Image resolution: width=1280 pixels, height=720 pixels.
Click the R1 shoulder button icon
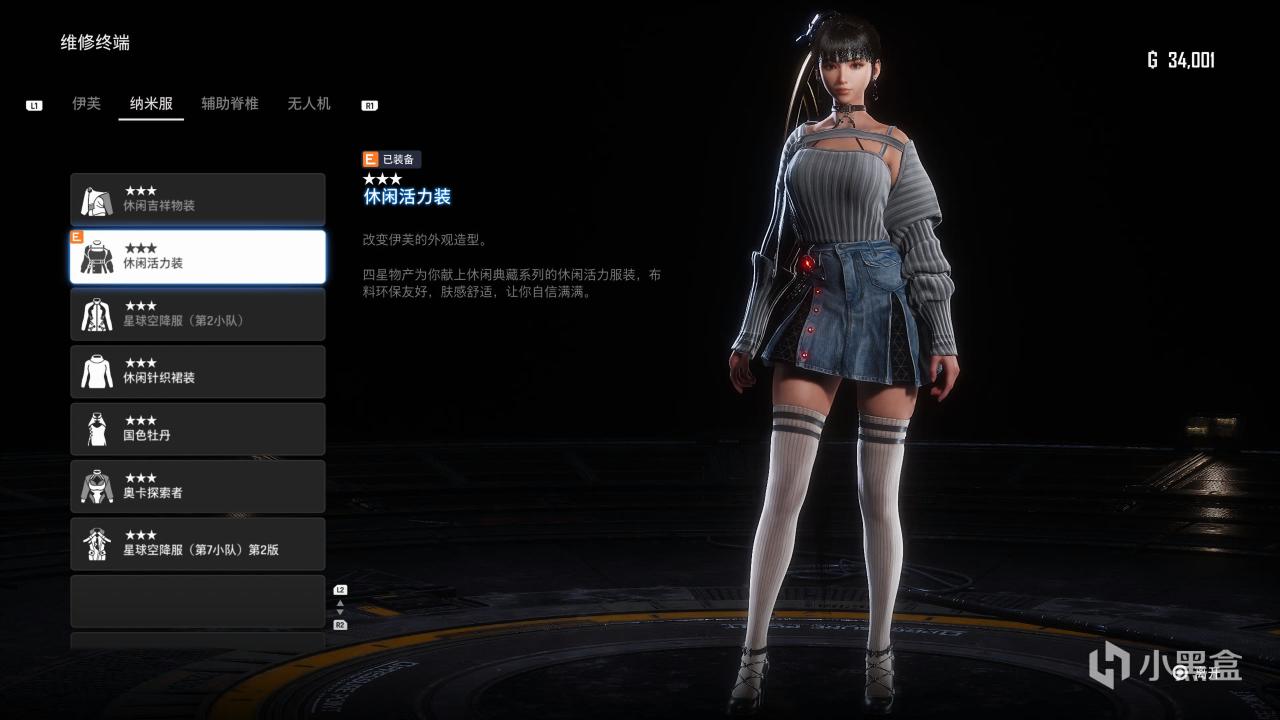[x=372, y=102]
